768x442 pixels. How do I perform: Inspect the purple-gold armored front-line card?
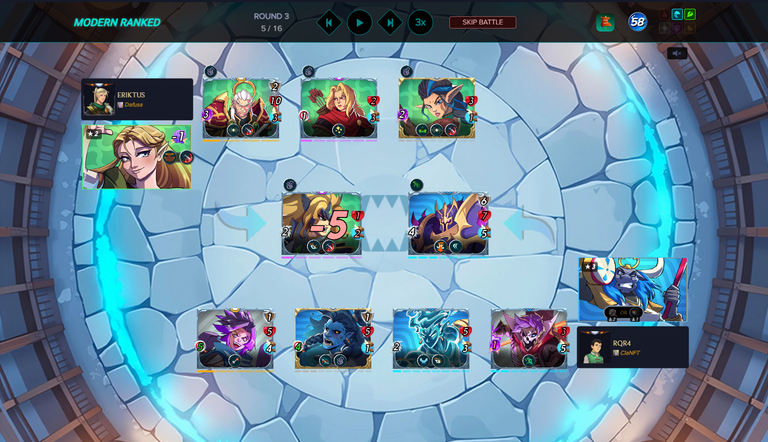point(449,223)
